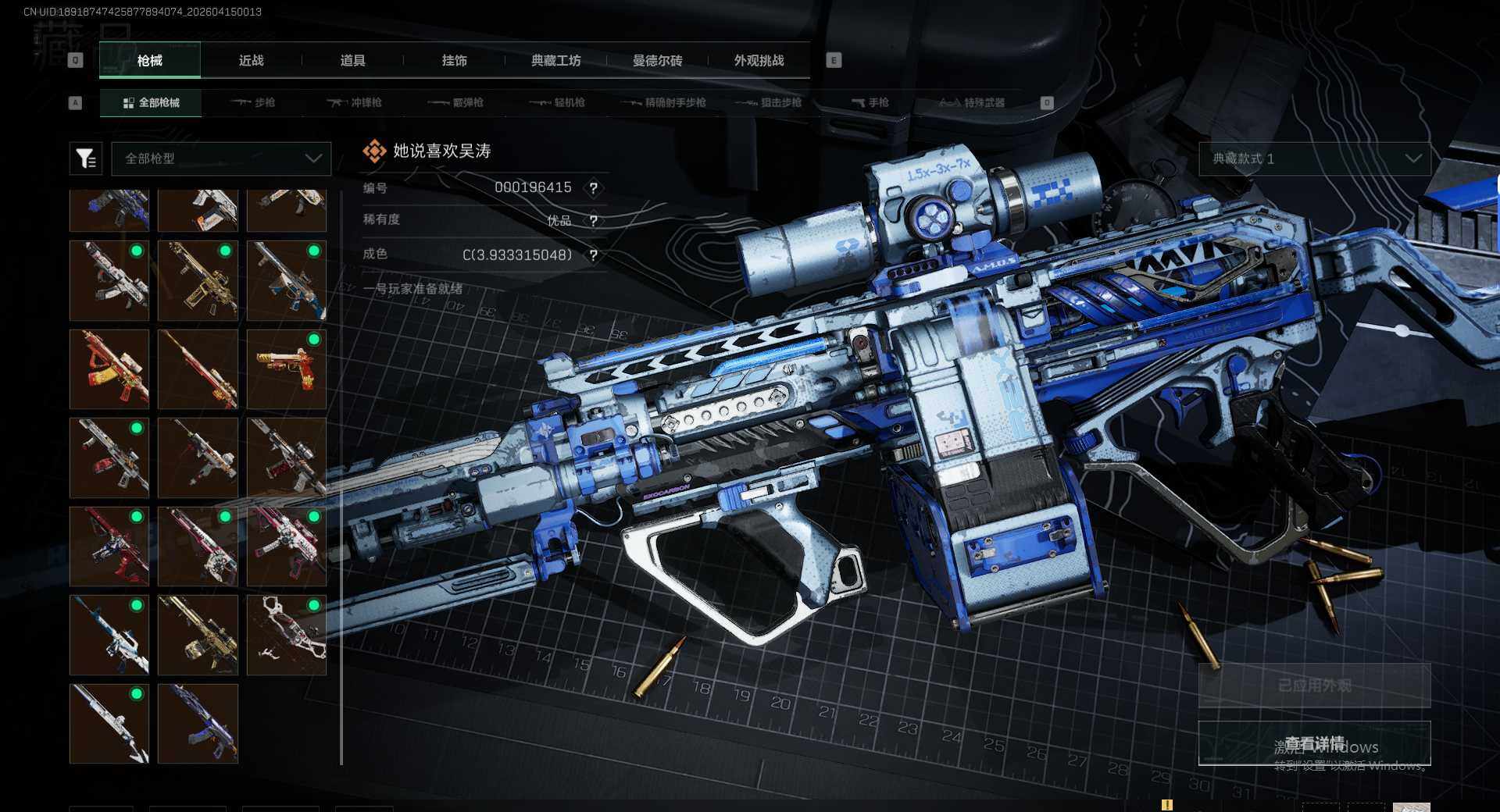
Task: Show only 手枪 pistols
Action: (870, 103)
